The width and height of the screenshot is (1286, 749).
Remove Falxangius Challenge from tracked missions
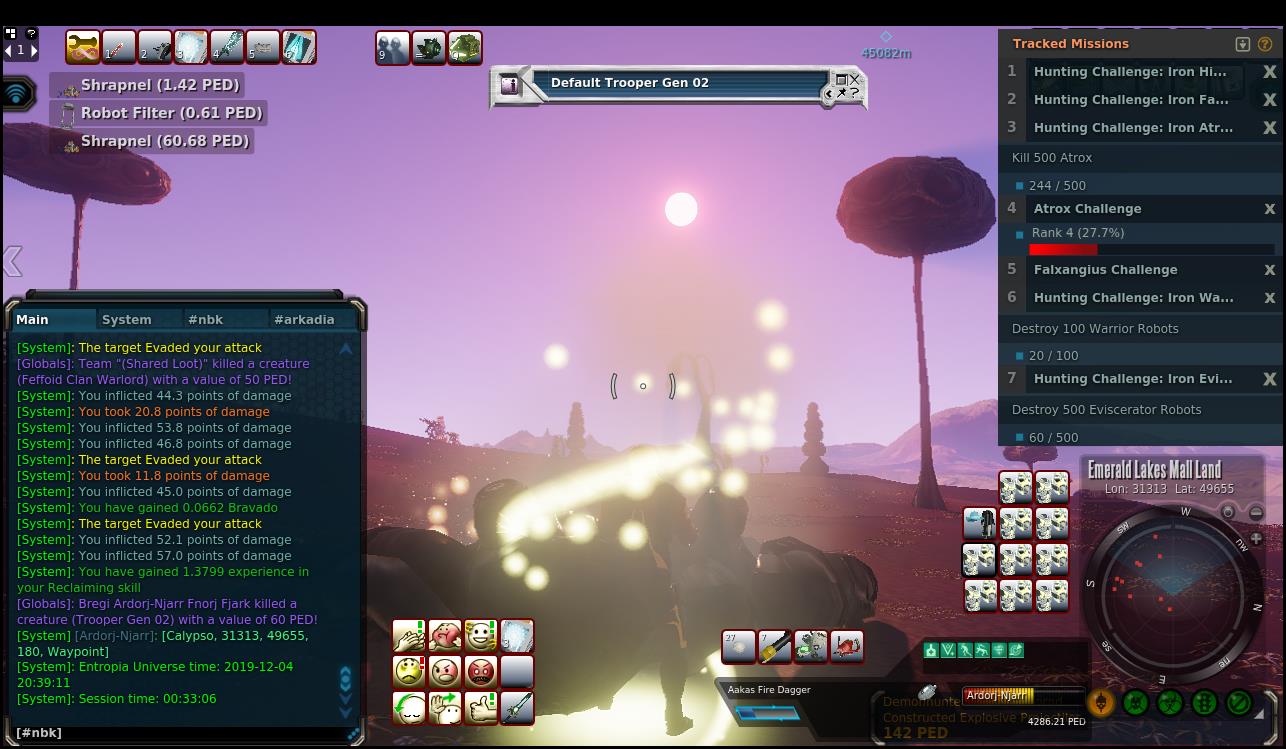click(1269, 270)
